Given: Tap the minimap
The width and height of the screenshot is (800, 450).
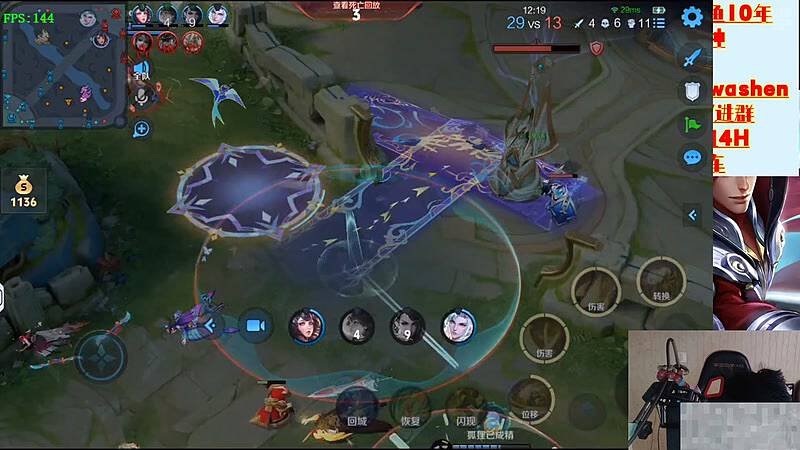Looking at the screenshot, I should [x=63, y=67].
